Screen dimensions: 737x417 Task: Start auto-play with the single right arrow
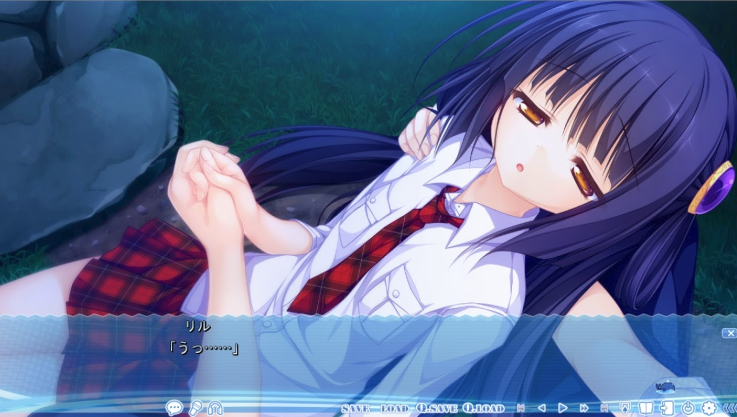click(563, 408)
